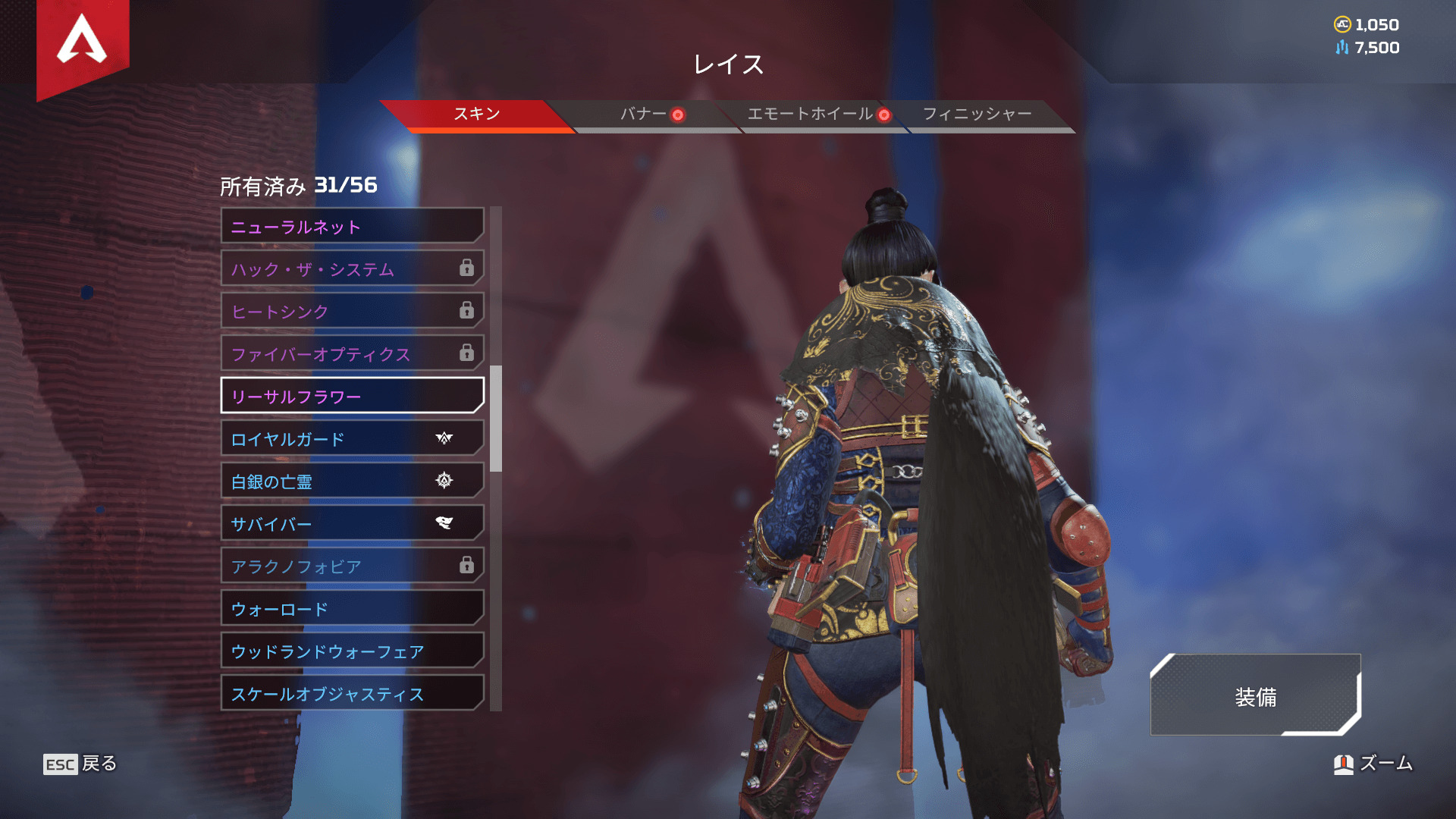This screenshot has height=819, width=1456.
Task: Click the skin list scrollbar handle
Action: pos(496,419)
